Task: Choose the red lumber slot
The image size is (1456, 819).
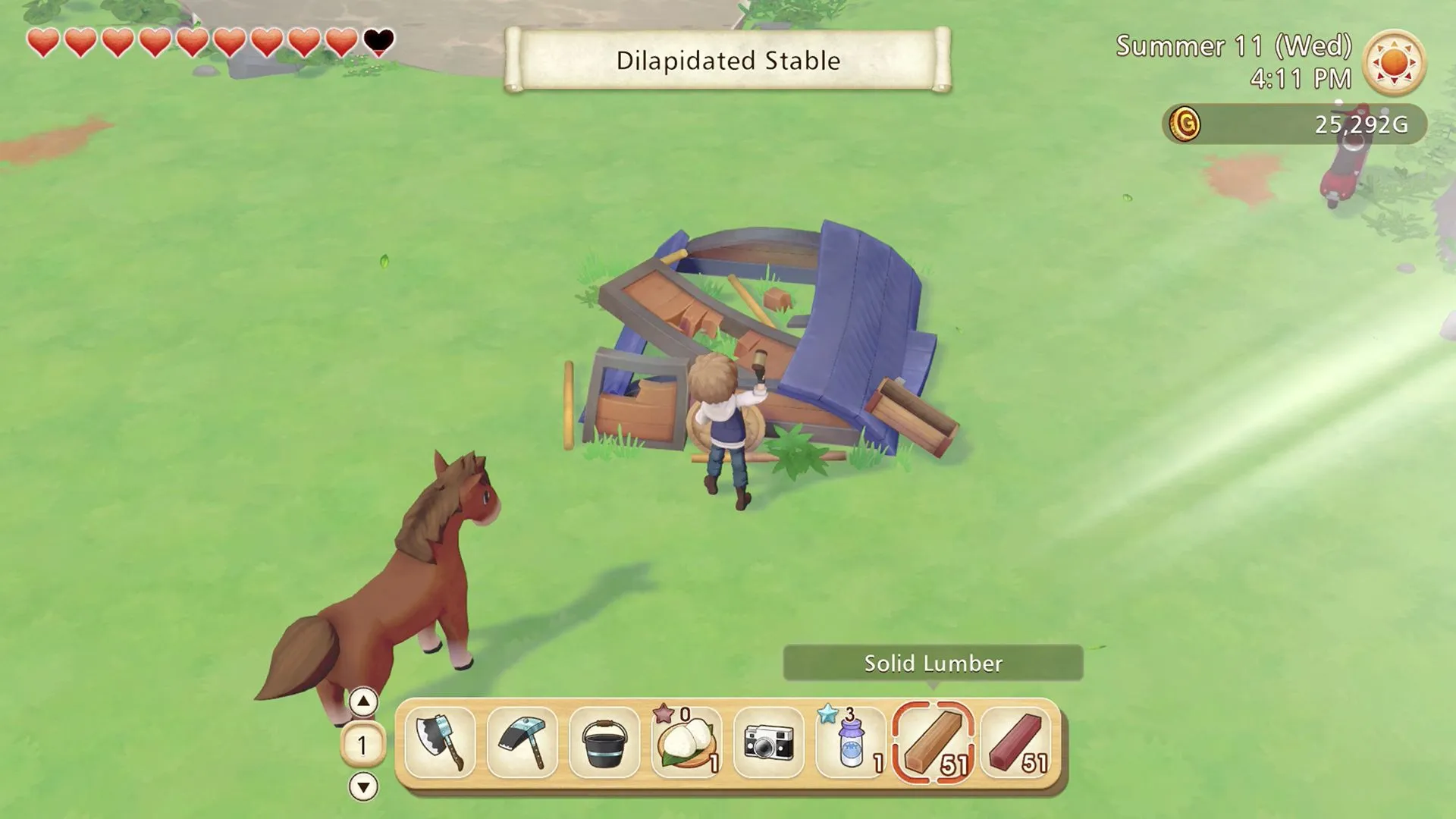Action: pos(1016,742)
